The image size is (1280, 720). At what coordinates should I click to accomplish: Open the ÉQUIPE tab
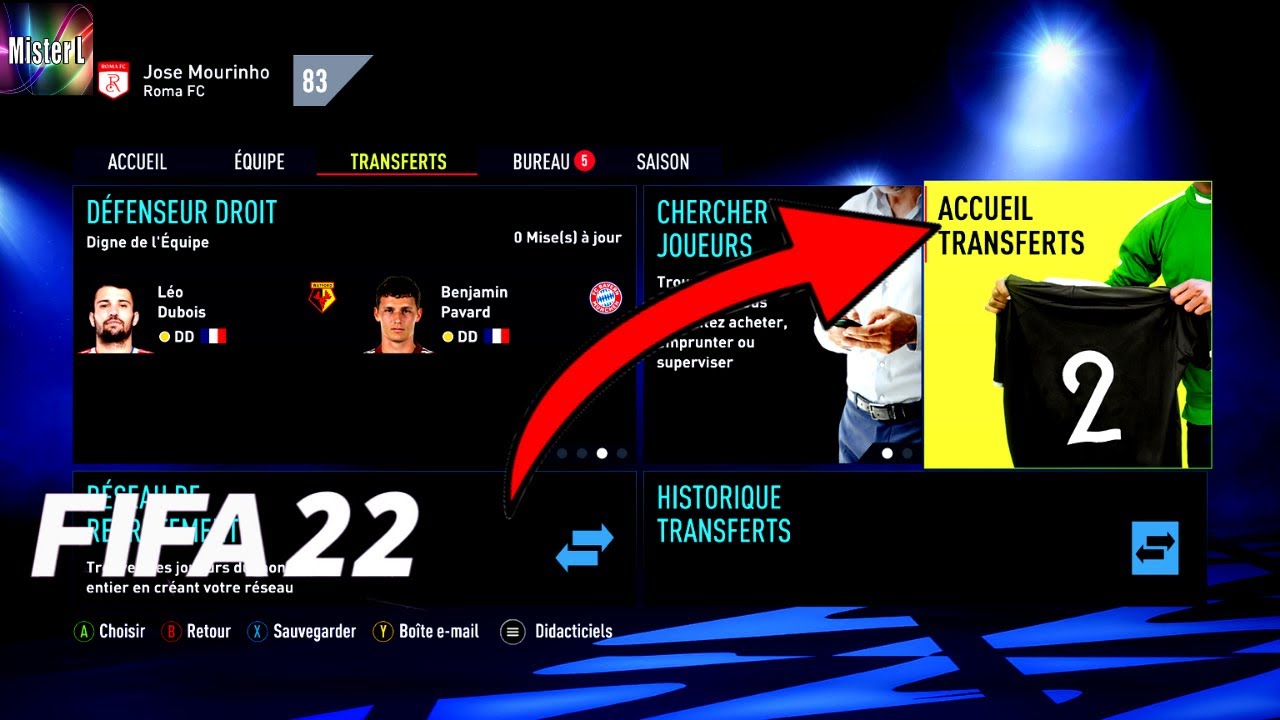(259, 162)
